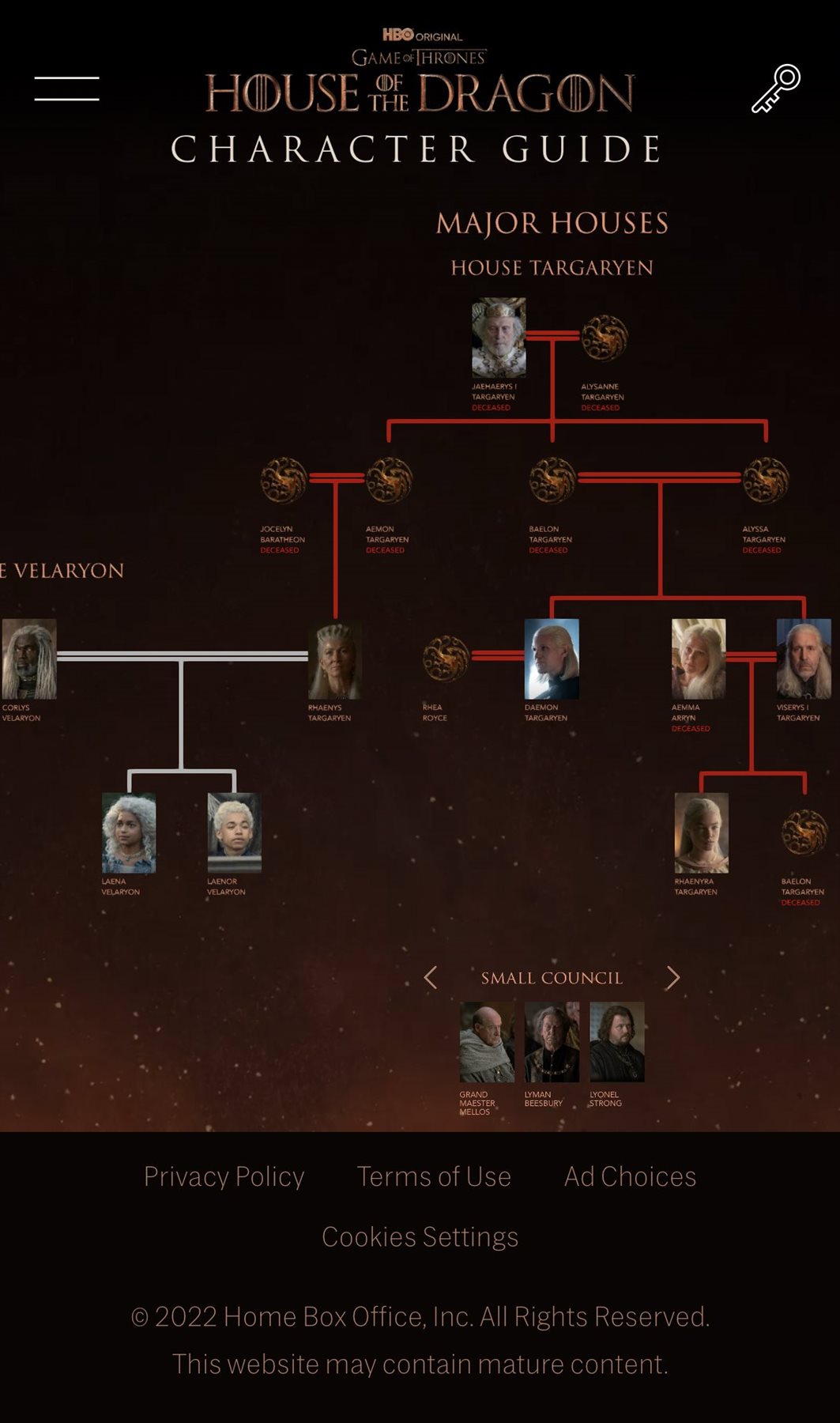Open Corlys Velaryon's character portrait

(x=29, y=659)
